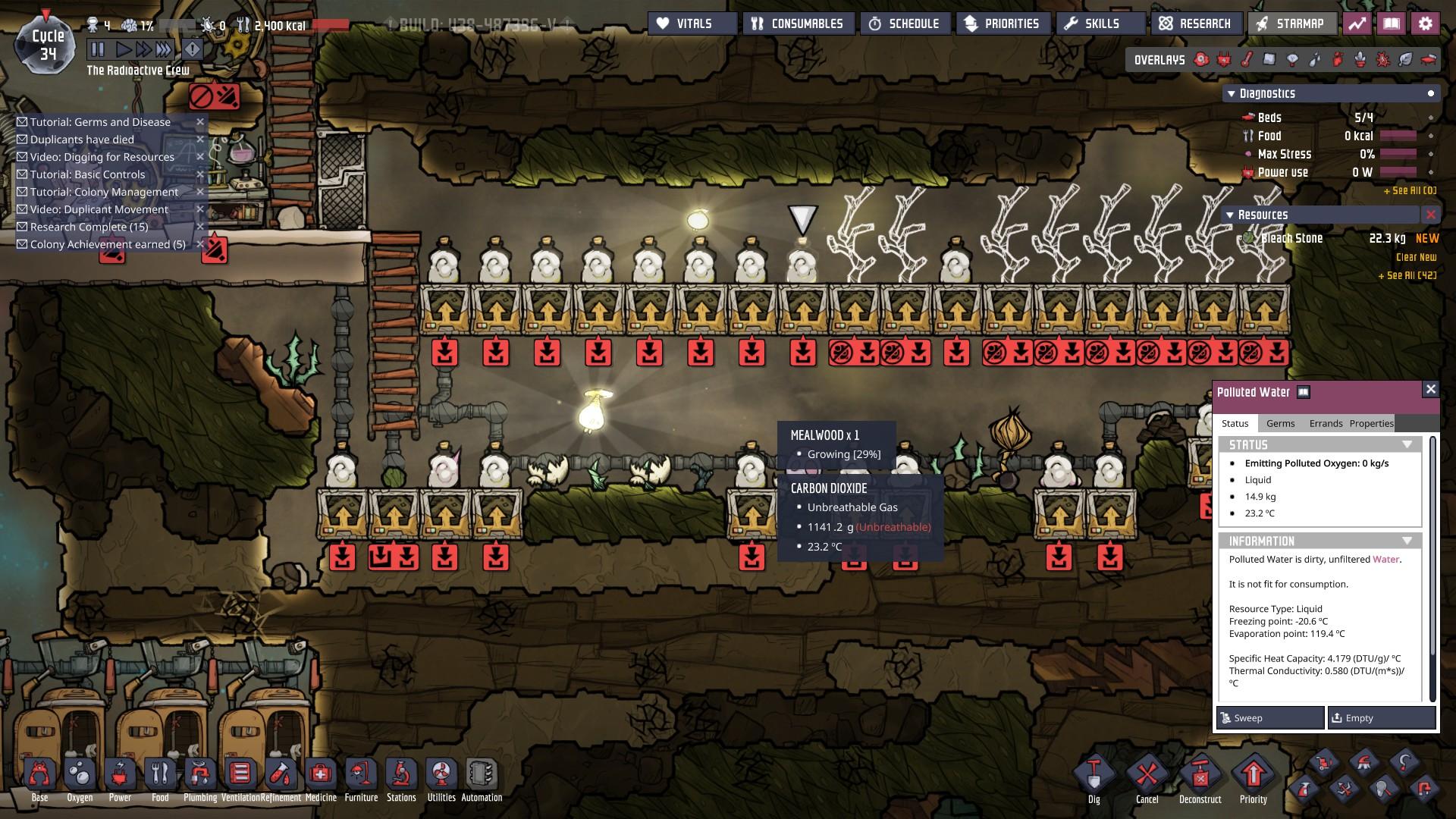Click the Empty button
Screen dimensions: 1456x819
(1381, 717)
